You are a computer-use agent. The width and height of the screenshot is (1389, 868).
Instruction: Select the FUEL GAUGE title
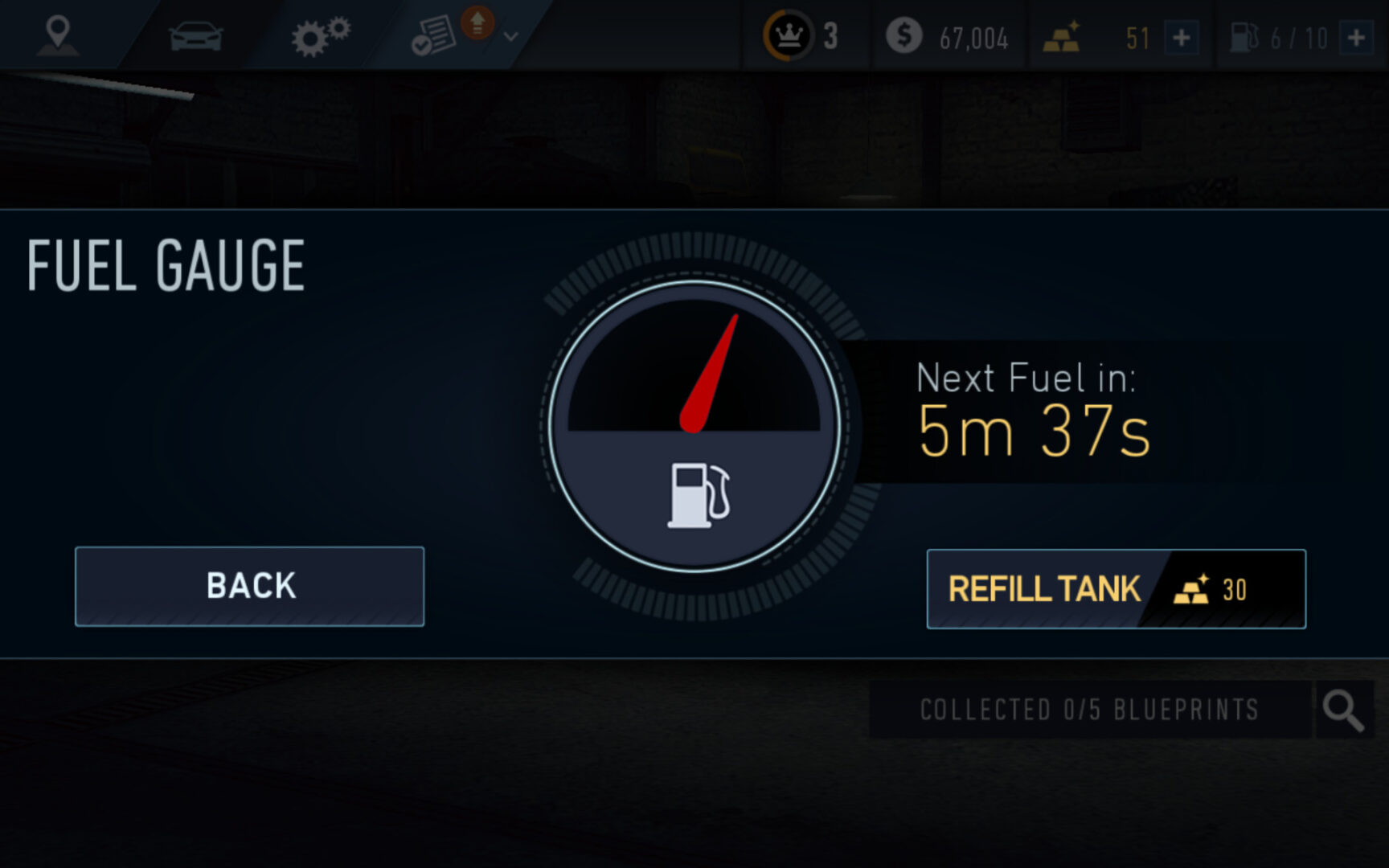(x=166, y=265)
